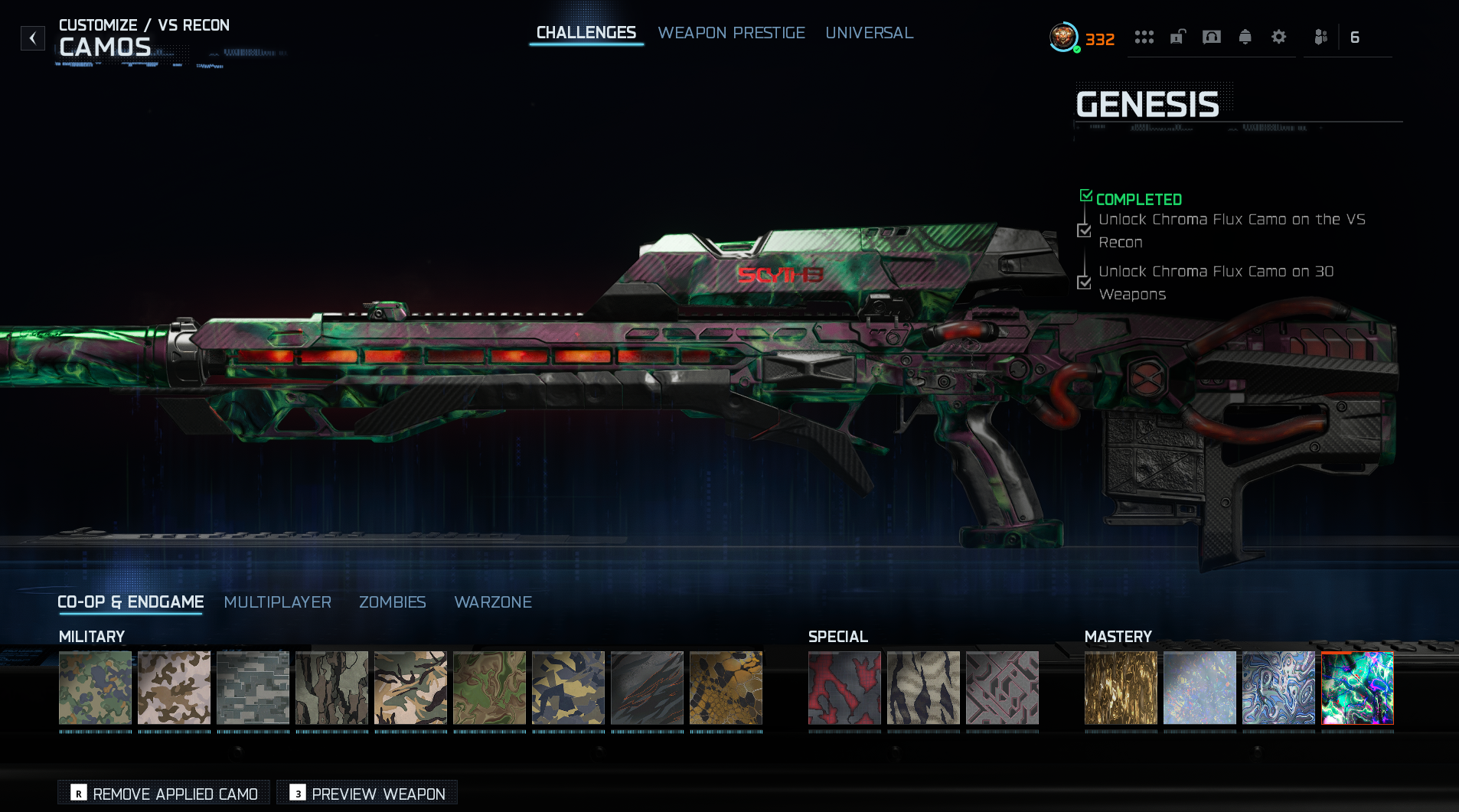
Task: Show the Warzone camo category
Action: [492, 602]
